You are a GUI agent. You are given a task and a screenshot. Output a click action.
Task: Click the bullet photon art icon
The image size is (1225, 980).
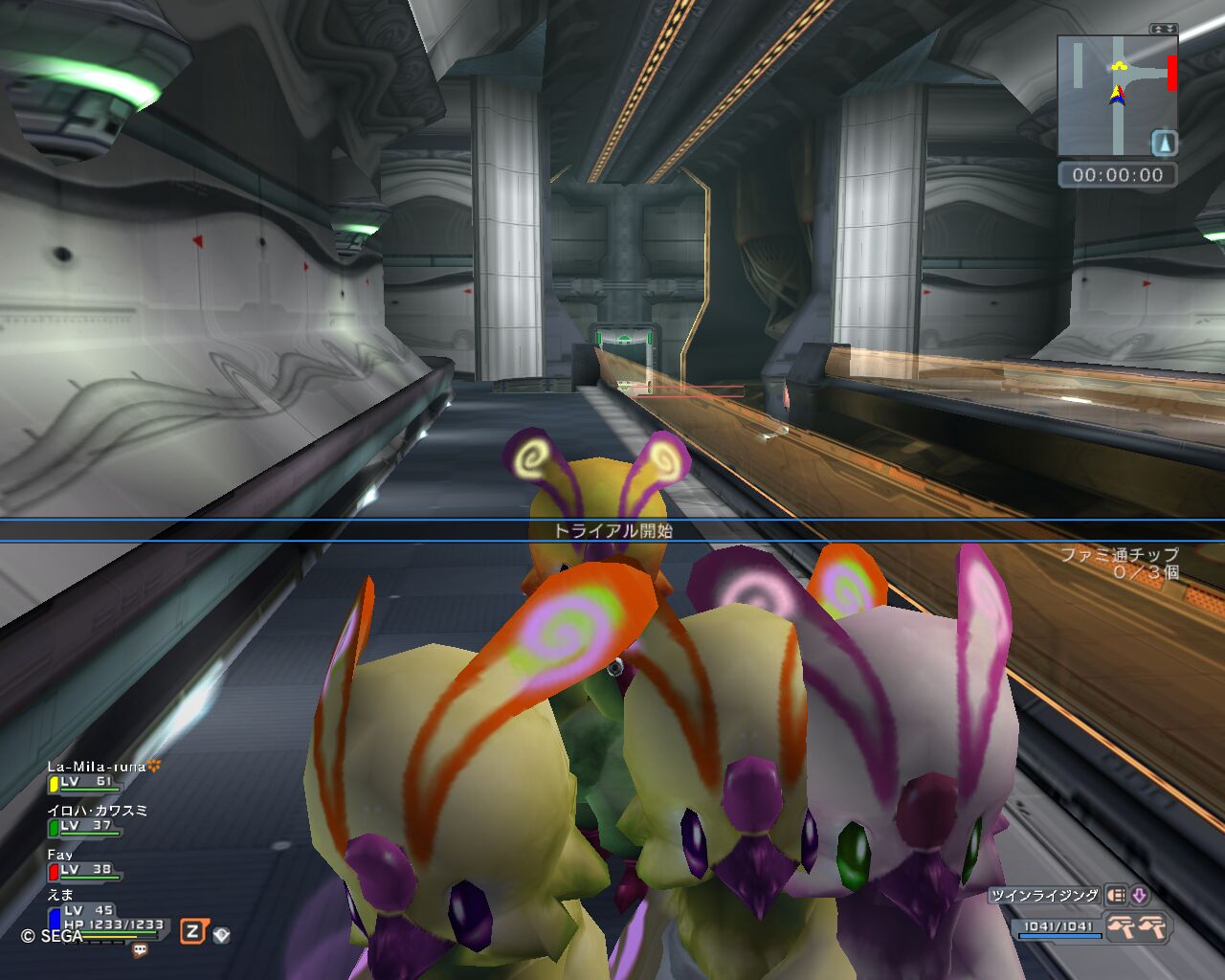click(x=1116, y=896)
